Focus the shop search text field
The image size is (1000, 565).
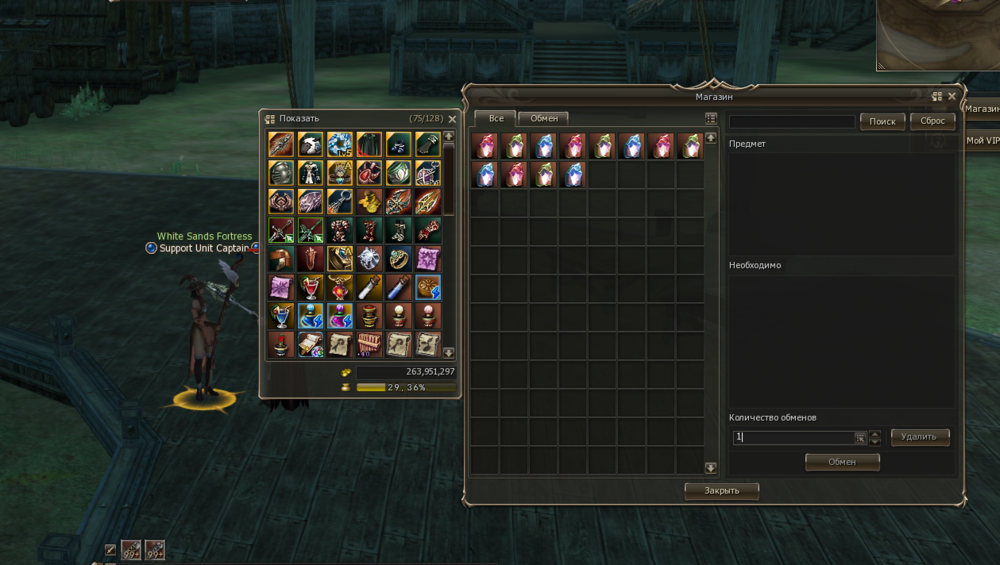[792, 121]
